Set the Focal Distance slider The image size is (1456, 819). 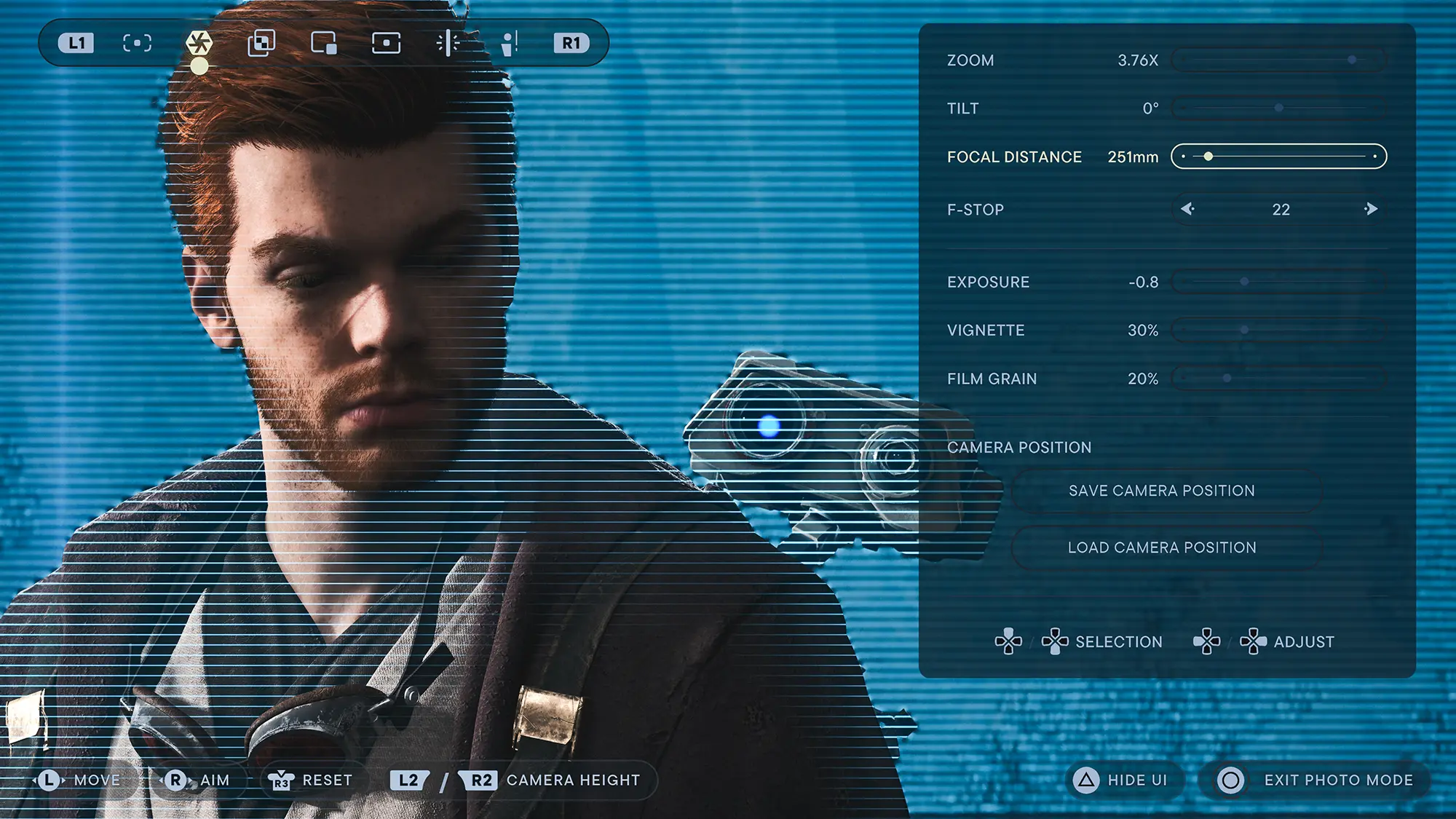click(x=1278, y=157)
